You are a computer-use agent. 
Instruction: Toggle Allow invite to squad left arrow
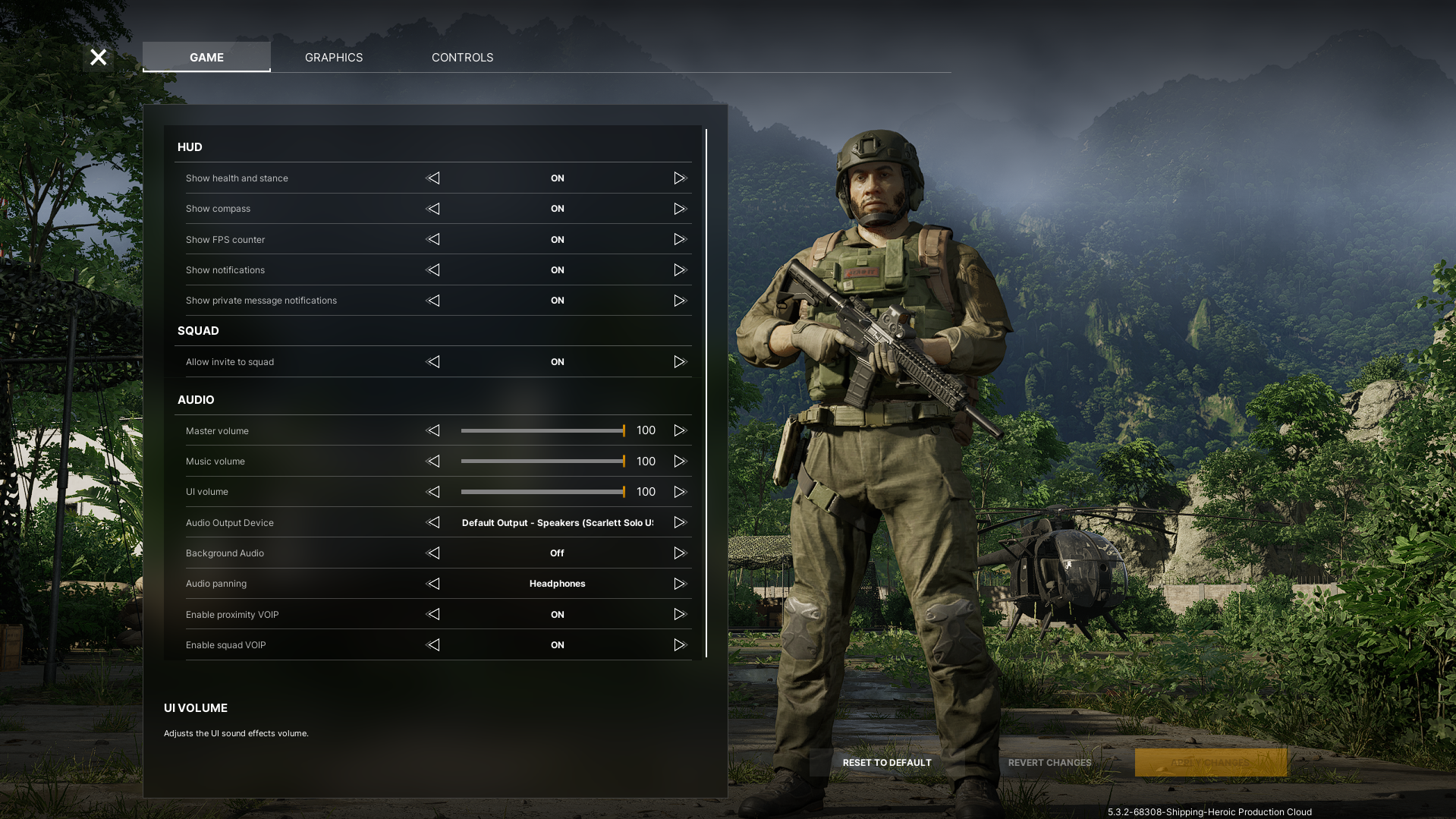point(433,362)
